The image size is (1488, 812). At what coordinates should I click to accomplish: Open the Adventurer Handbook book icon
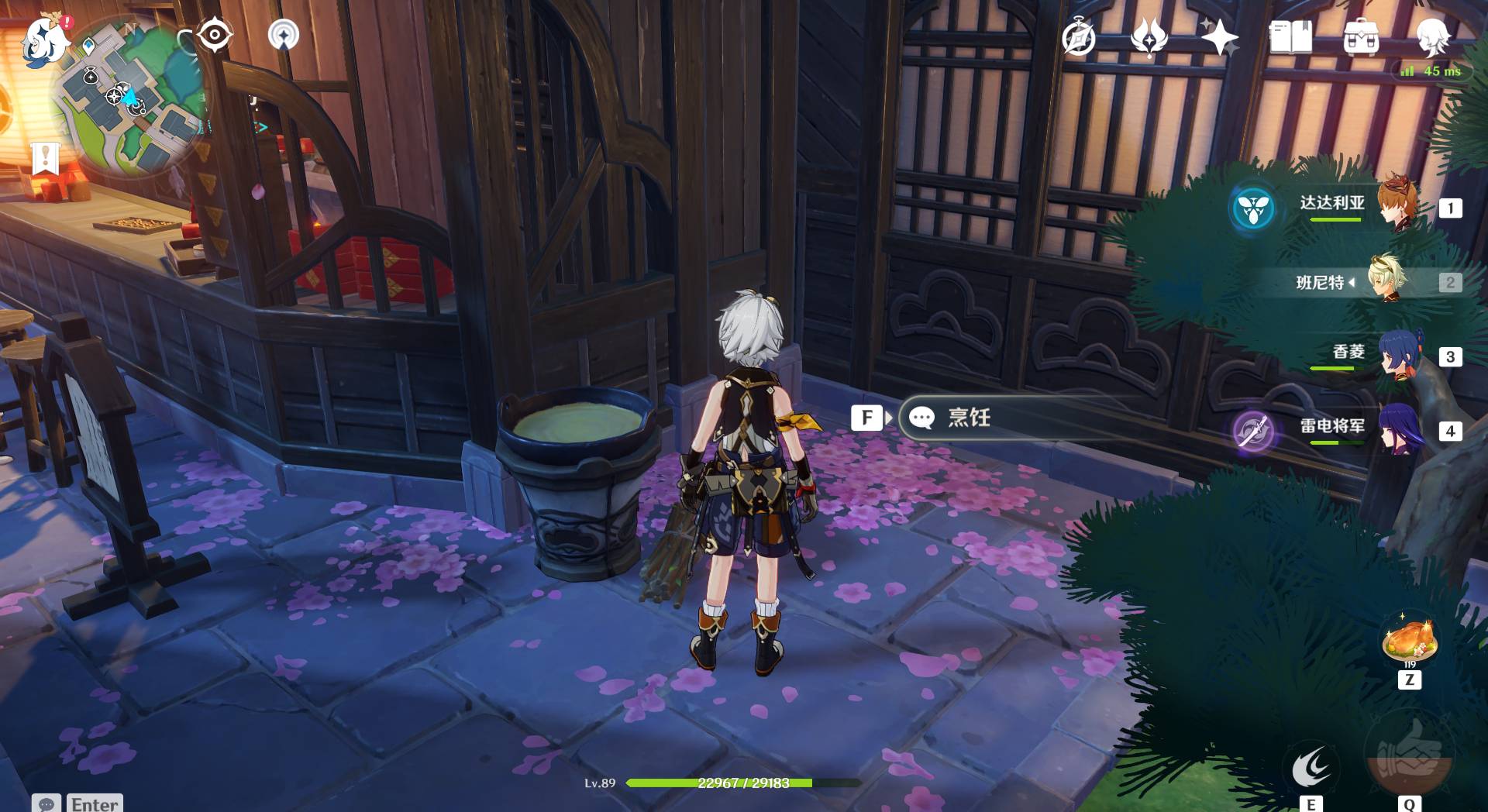pos(1290,37)
